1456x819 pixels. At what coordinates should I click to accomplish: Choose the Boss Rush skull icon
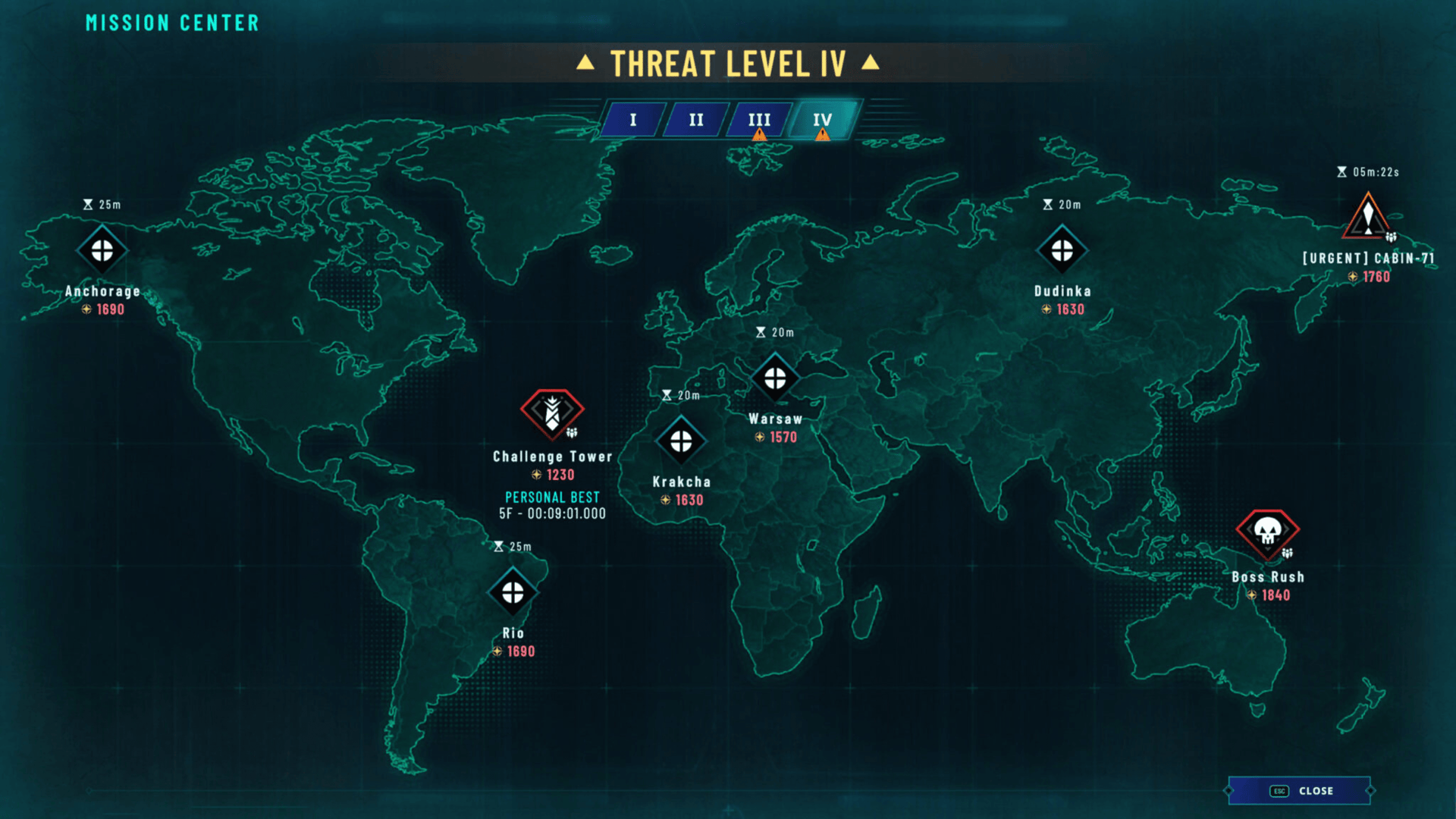click(1267, 532)
